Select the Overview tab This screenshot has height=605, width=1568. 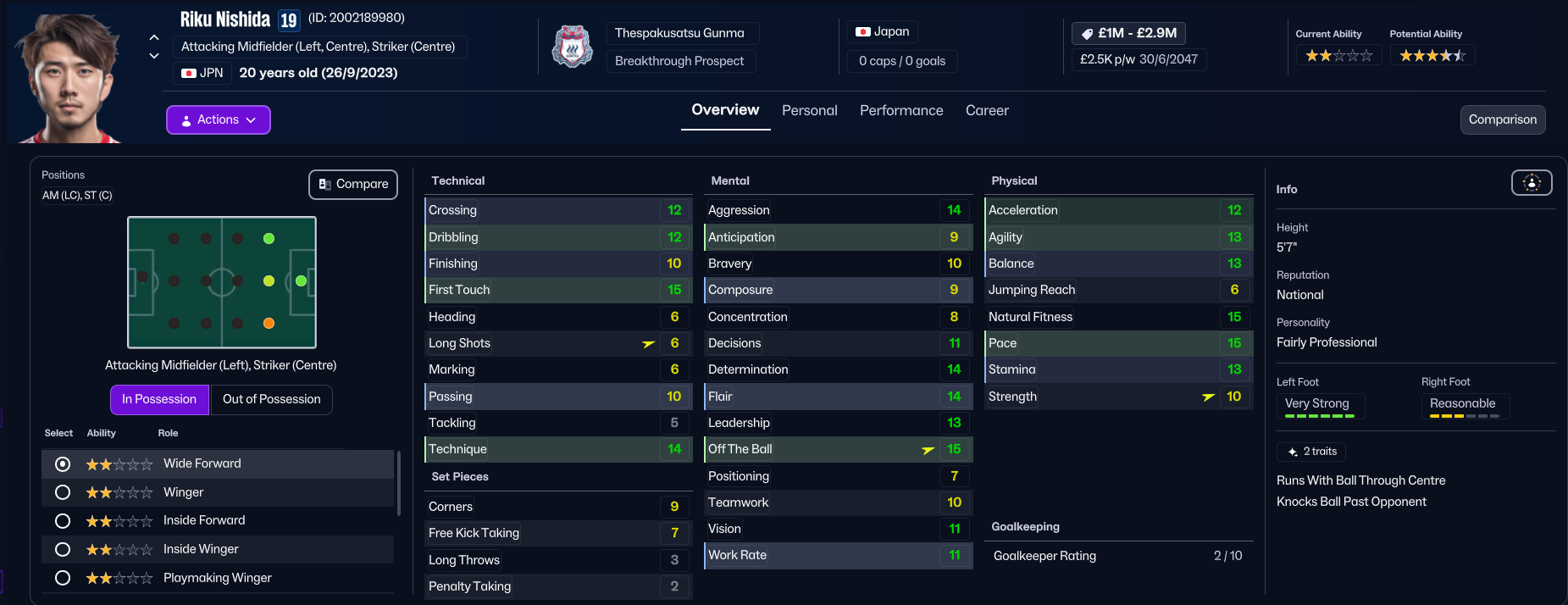[x=725, y=110]
